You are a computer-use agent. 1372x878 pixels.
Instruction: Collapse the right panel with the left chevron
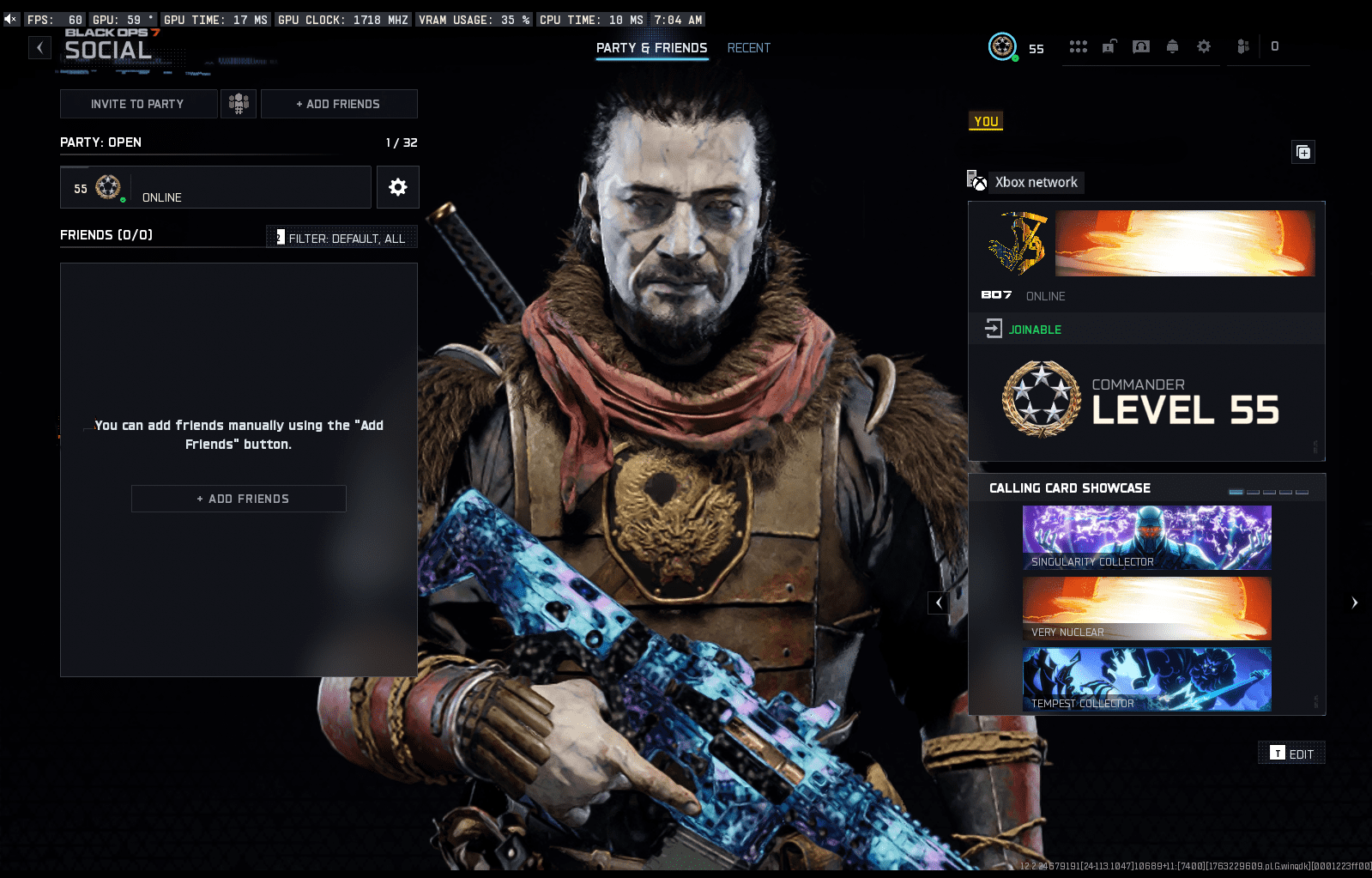coord(938,602)
